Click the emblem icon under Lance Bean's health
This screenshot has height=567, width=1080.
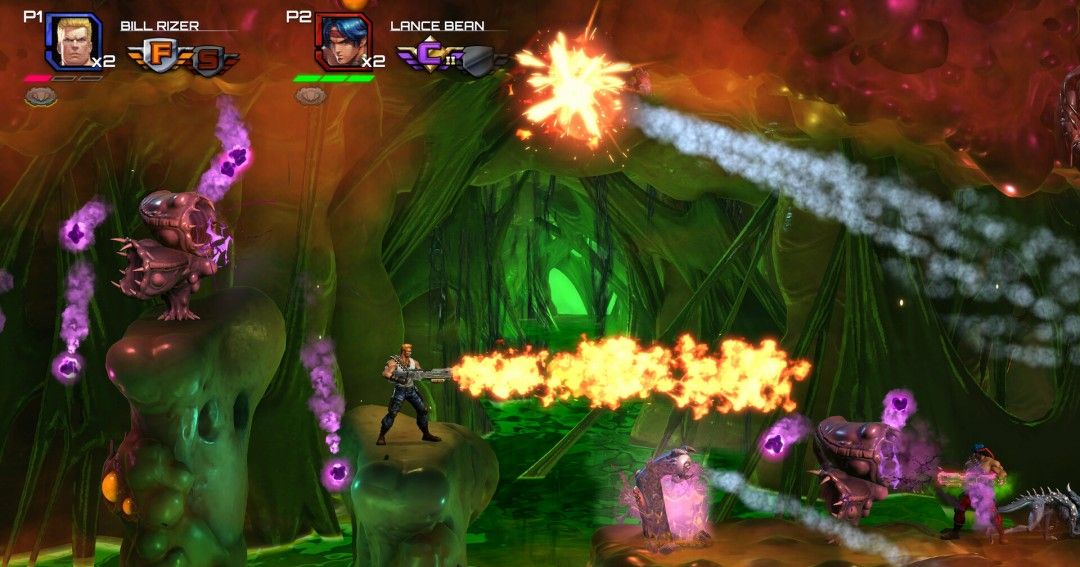(310, 96)
